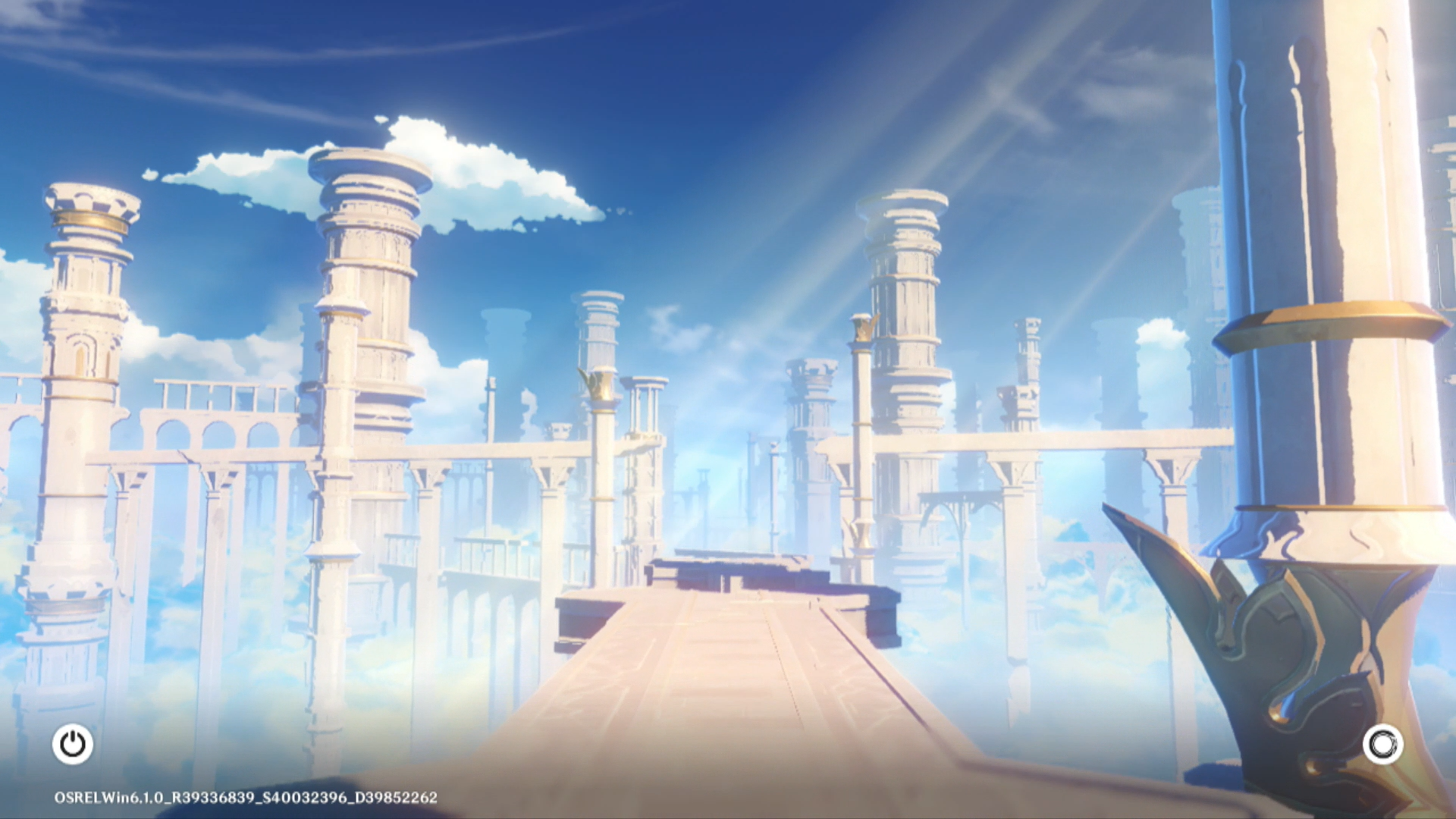Click the power icon to exit the game
This screenshot has width=1456, height=819.
pyautogui.click(x=73, y=744)
